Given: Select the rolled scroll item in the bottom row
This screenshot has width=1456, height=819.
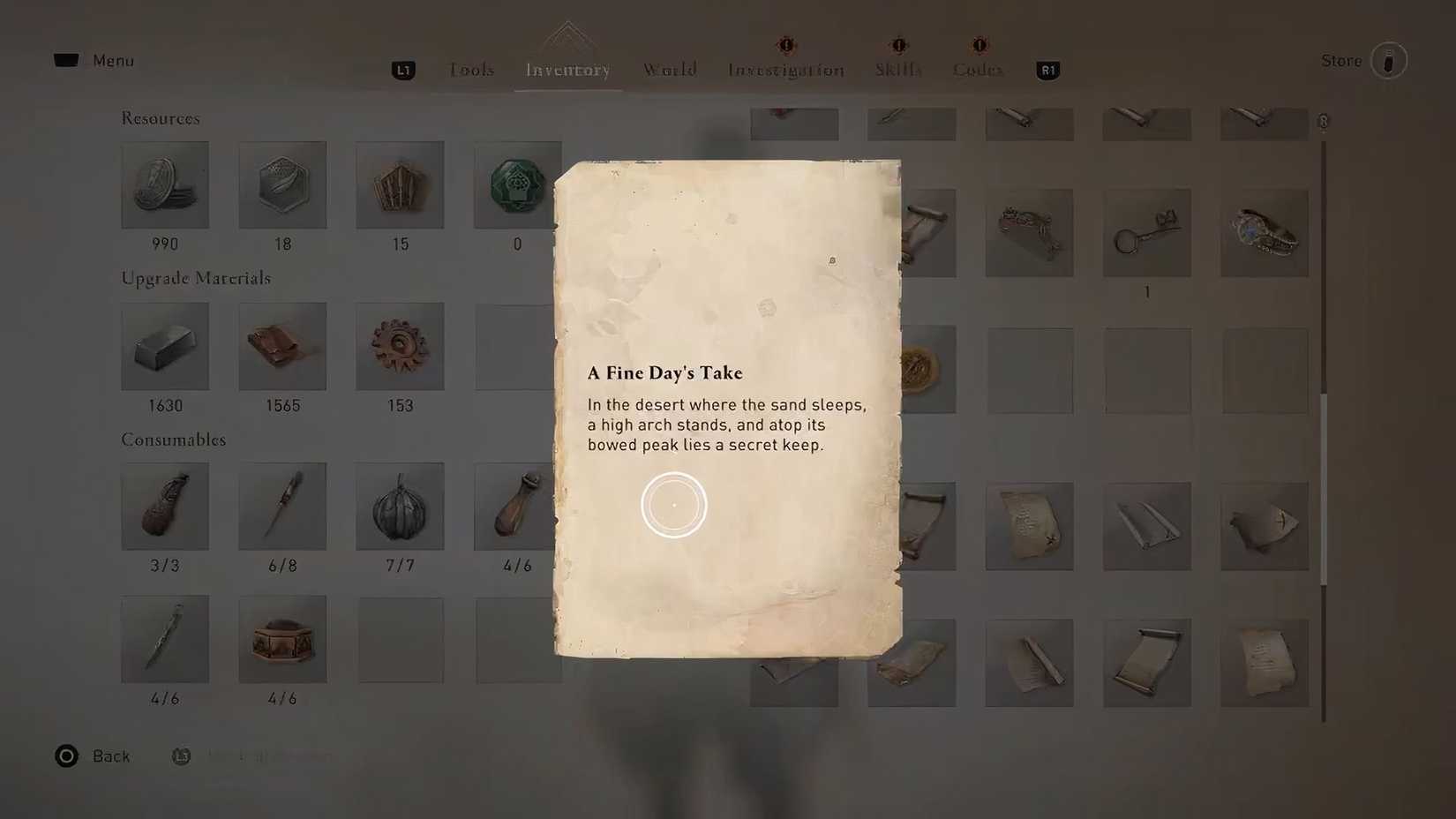Looking at the screenshot, I should 1147,663.
